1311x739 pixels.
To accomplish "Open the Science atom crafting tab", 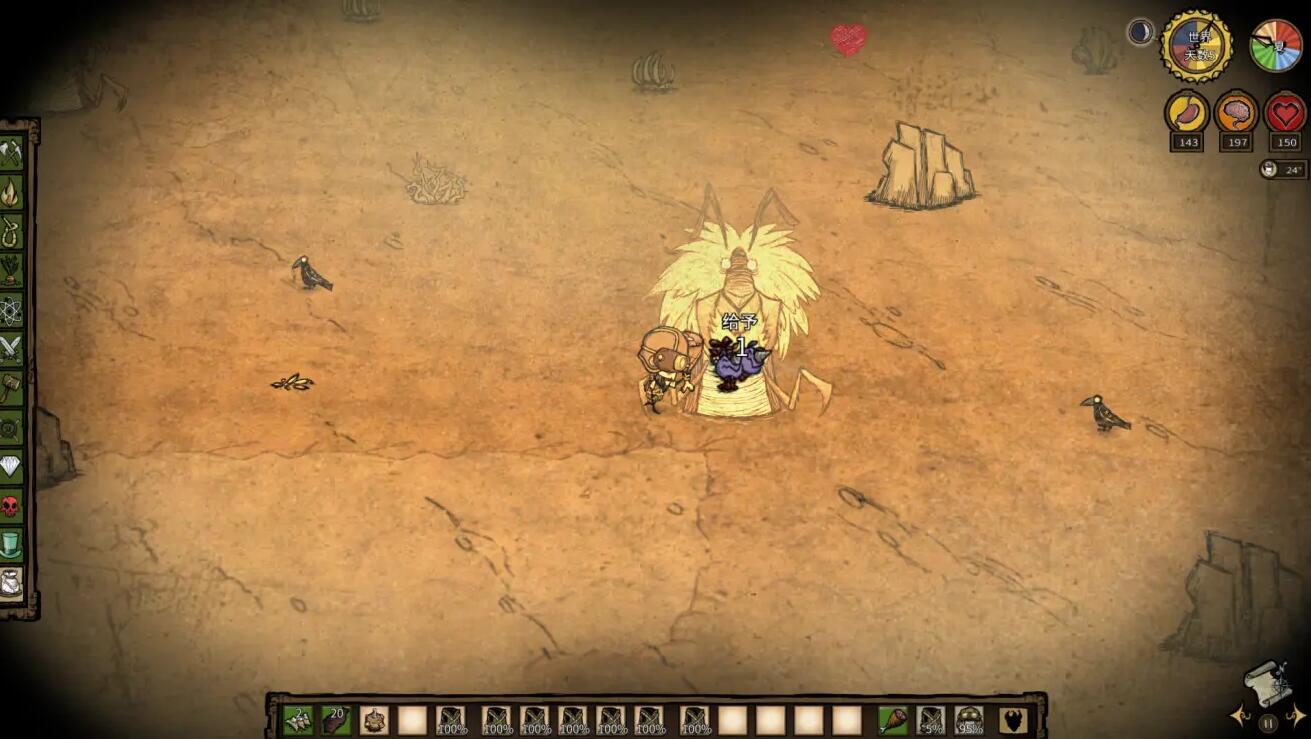I will pyautogui.click(x=11, y=308).
